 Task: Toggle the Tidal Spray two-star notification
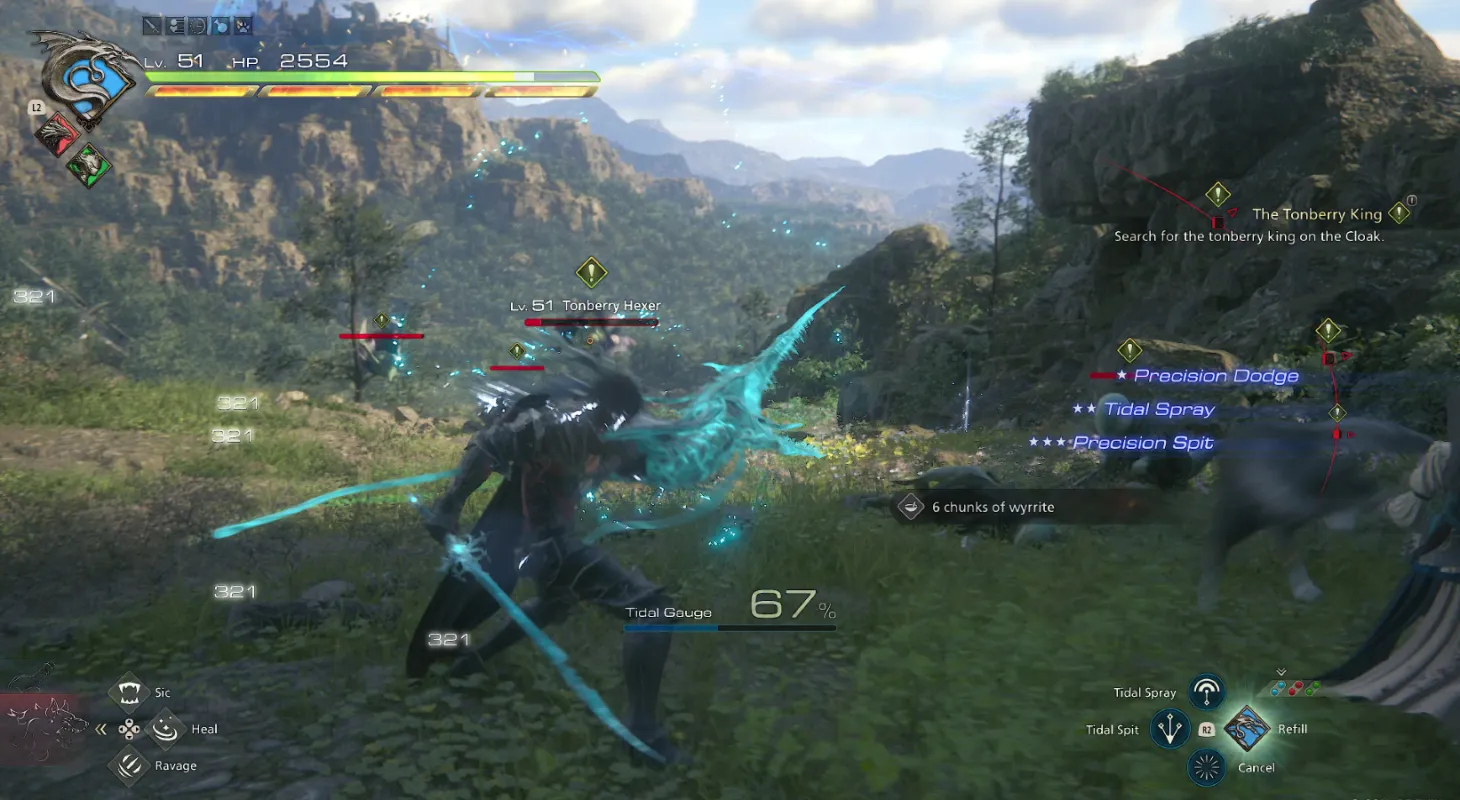coord(1157,408)
